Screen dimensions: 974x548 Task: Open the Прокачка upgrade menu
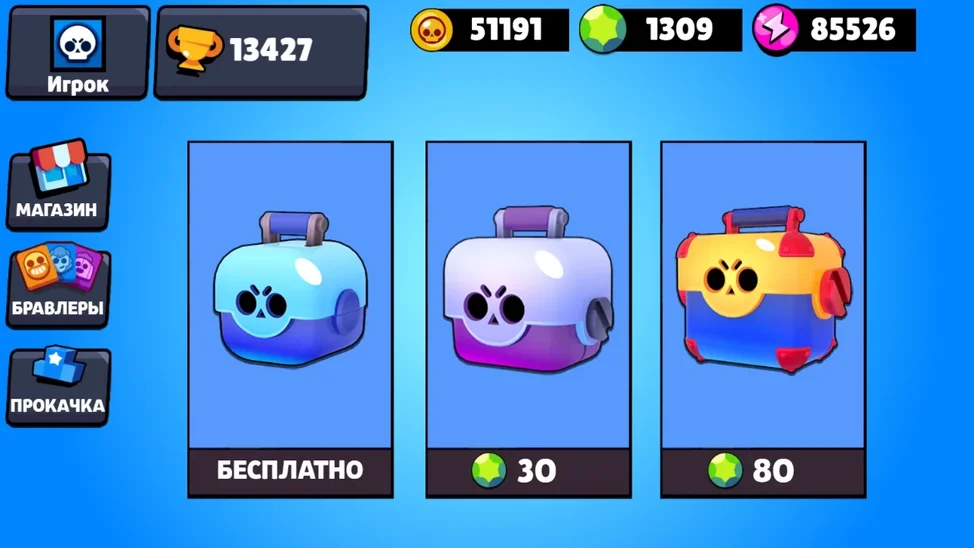tap(58, 385)
